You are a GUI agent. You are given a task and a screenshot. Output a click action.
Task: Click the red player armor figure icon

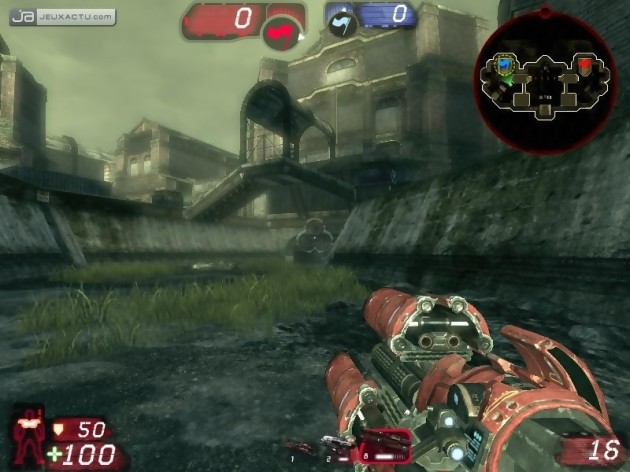point(31,434)
